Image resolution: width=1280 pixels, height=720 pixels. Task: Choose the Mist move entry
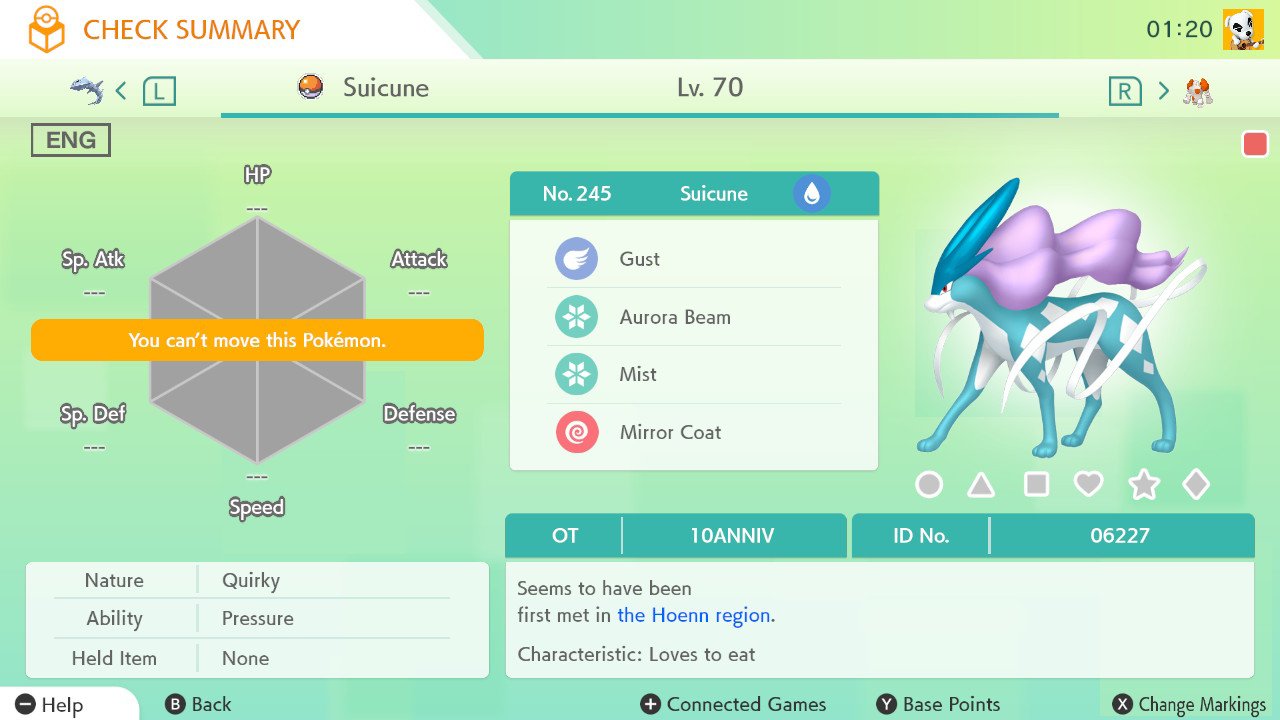[693, 375]
